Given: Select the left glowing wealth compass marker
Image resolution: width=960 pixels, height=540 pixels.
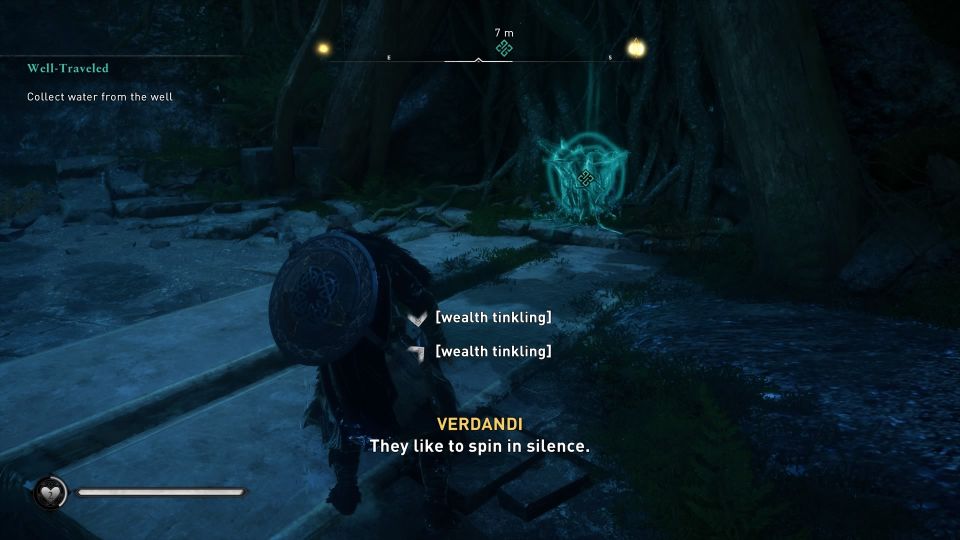Looking at the screenshot, I should click(322, 47).
